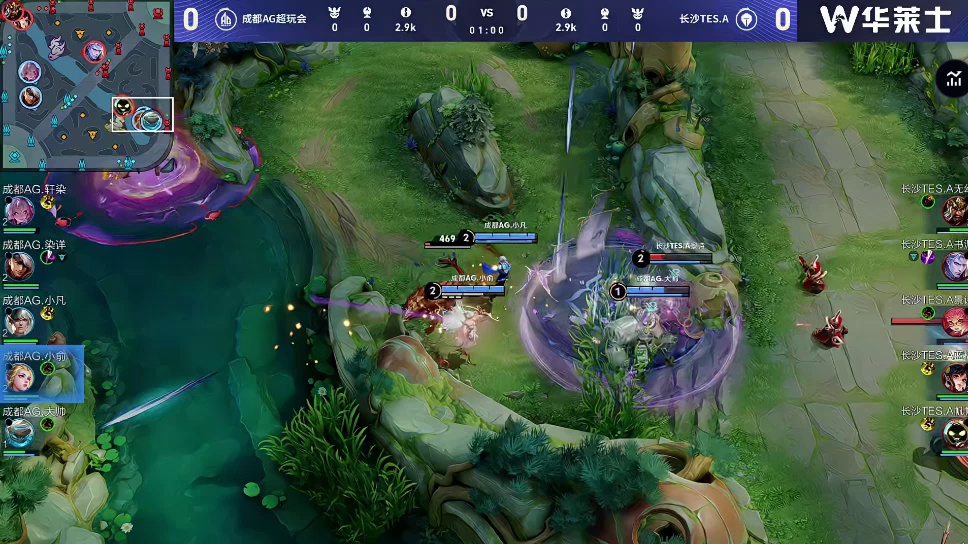Switch view to highlighted player 成都AG.小俞
Image resolution: width=968 pixels, height=544 pixels.
point(22,376)
